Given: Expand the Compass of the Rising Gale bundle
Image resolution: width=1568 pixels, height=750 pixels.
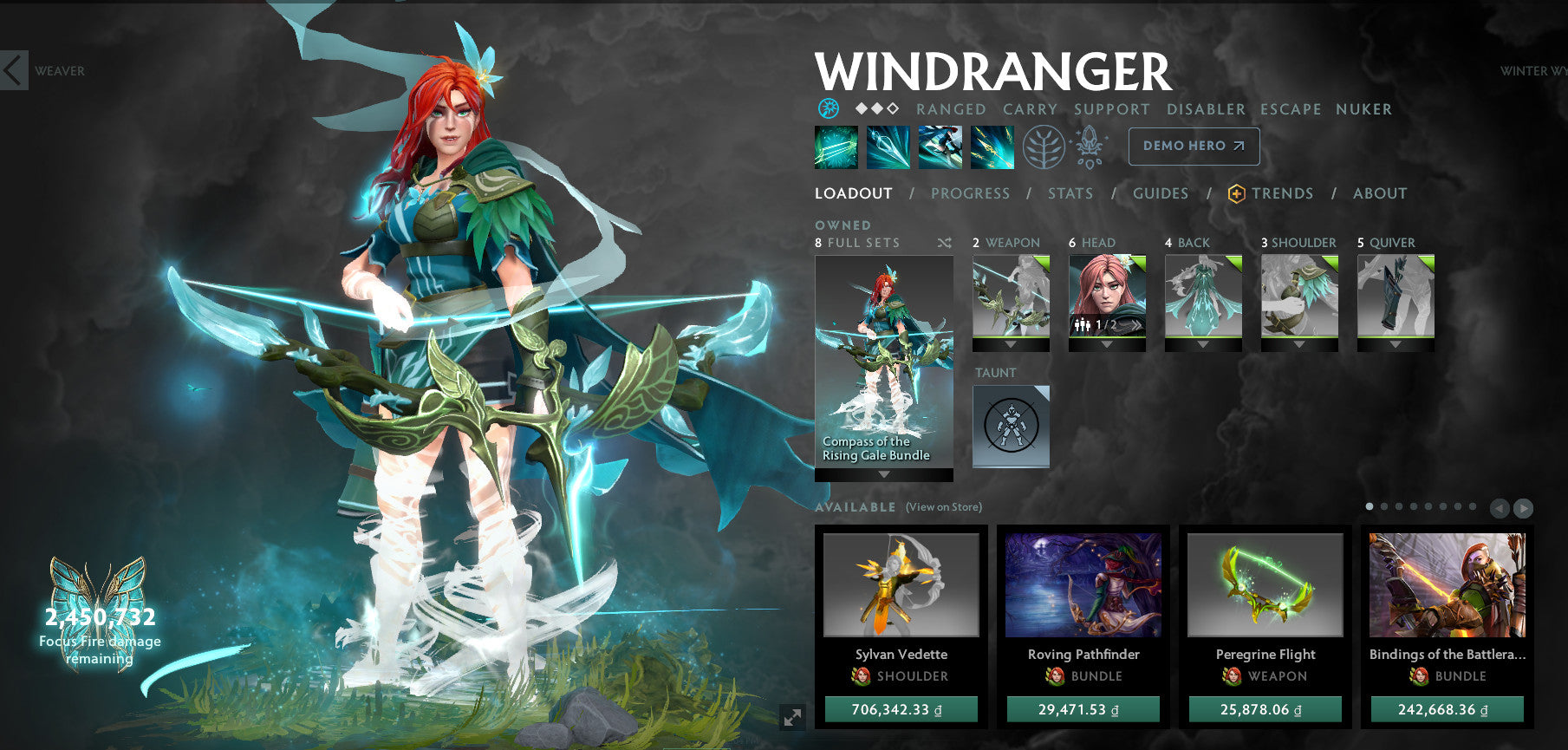Looking at the screenshot, I should 883,475.
